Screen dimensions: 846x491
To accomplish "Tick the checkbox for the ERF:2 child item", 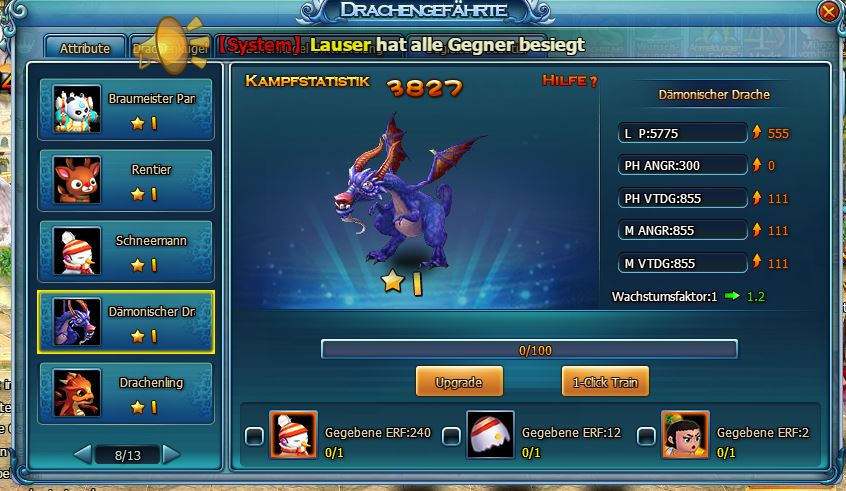I will [x=647, y=436].
